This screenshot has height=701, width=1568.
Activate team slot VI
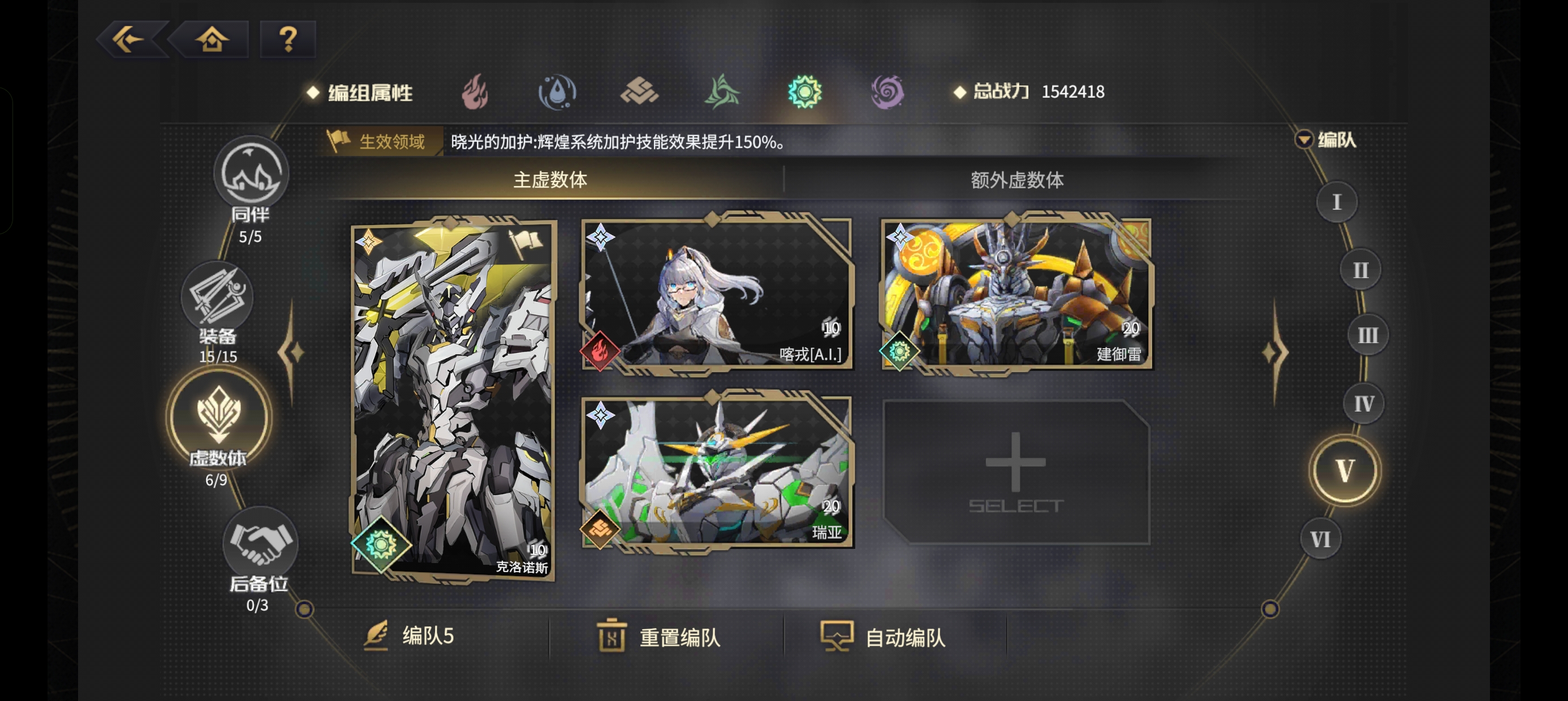(x=1320, y=538)
